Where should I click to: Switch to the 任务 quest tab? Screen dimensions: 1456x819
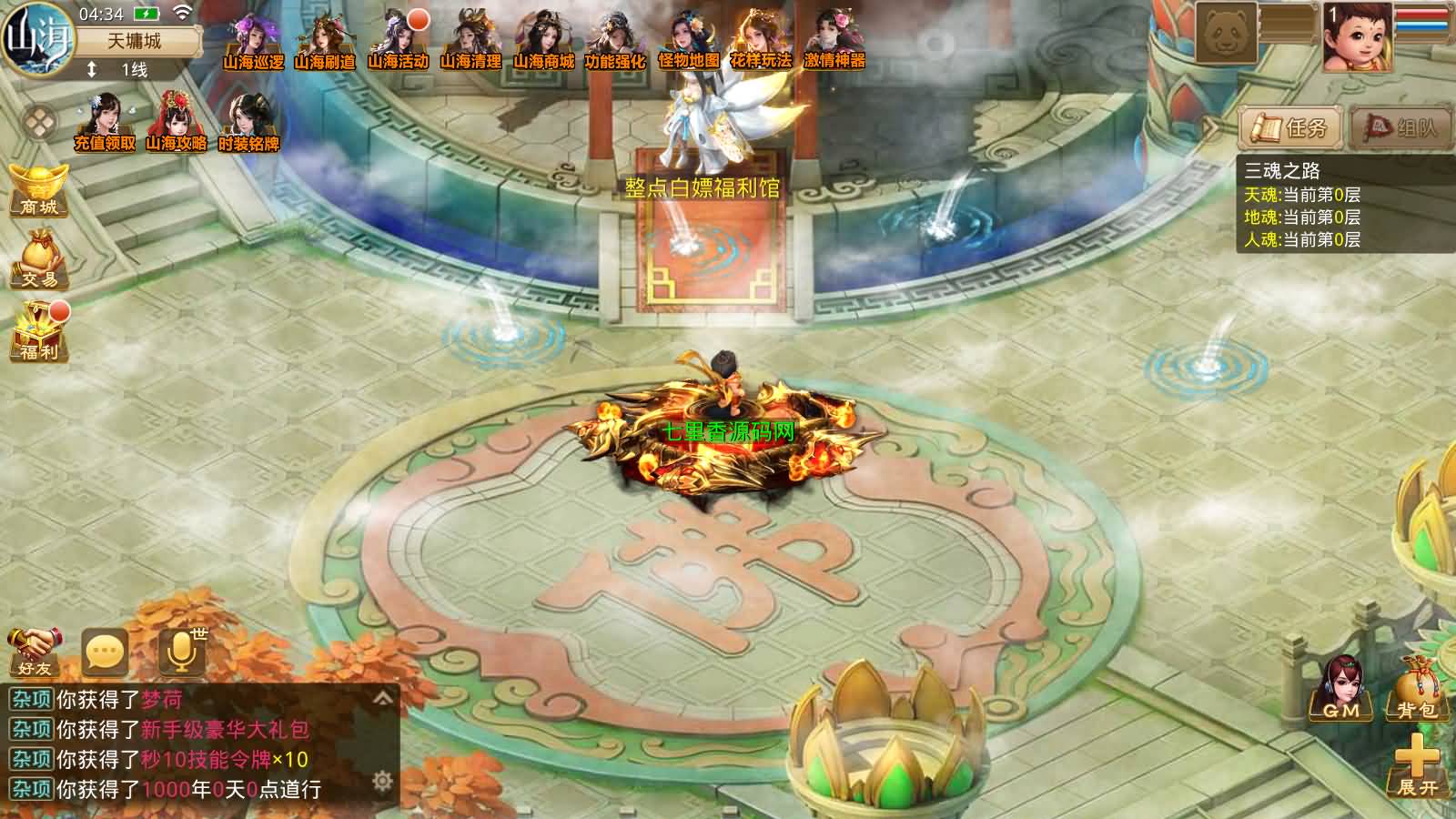click(1289, 127)
